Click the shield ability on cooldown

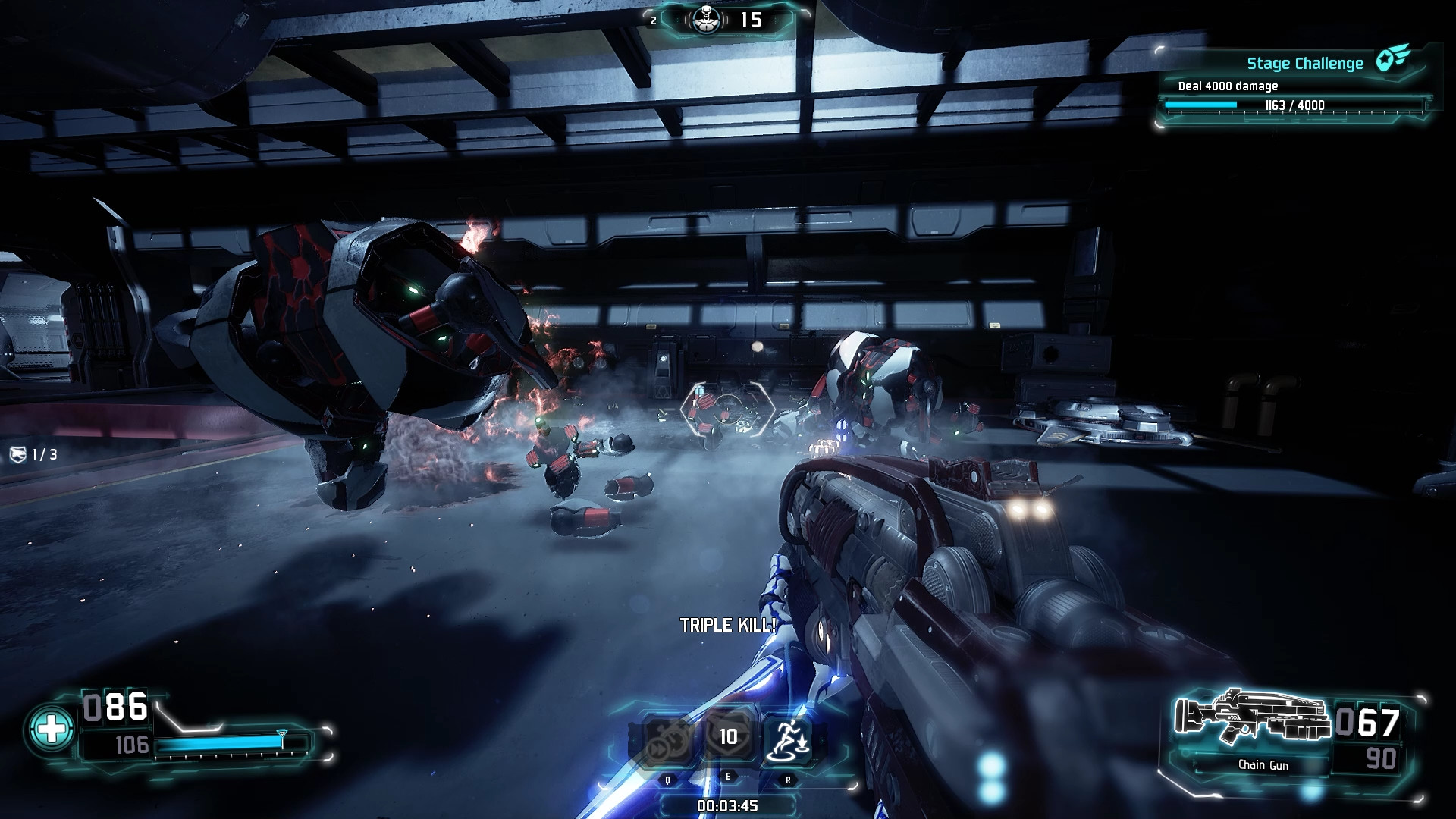pyautogui.click(x=728, y=736)
